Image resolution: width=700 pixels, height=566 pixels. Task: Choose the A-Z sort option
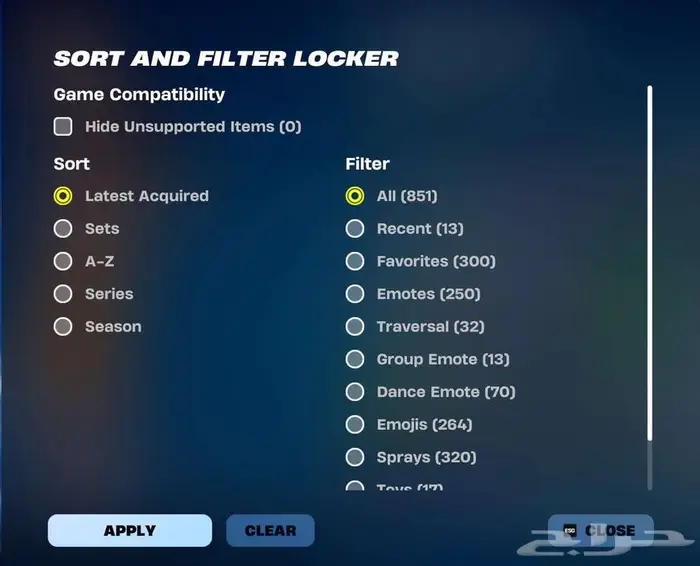coord(63,261)
